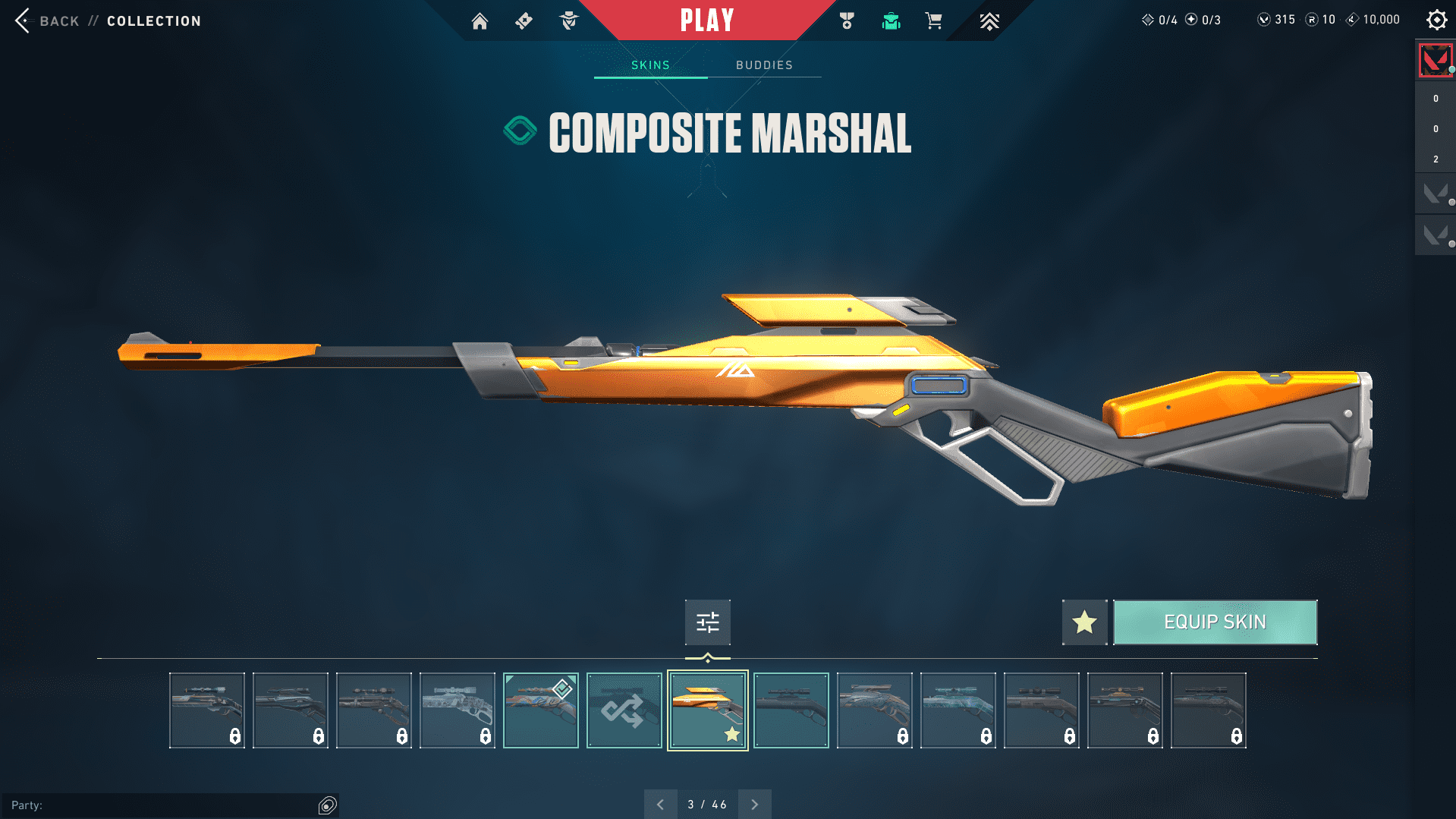Select the random shuffle skin tile

624,710
